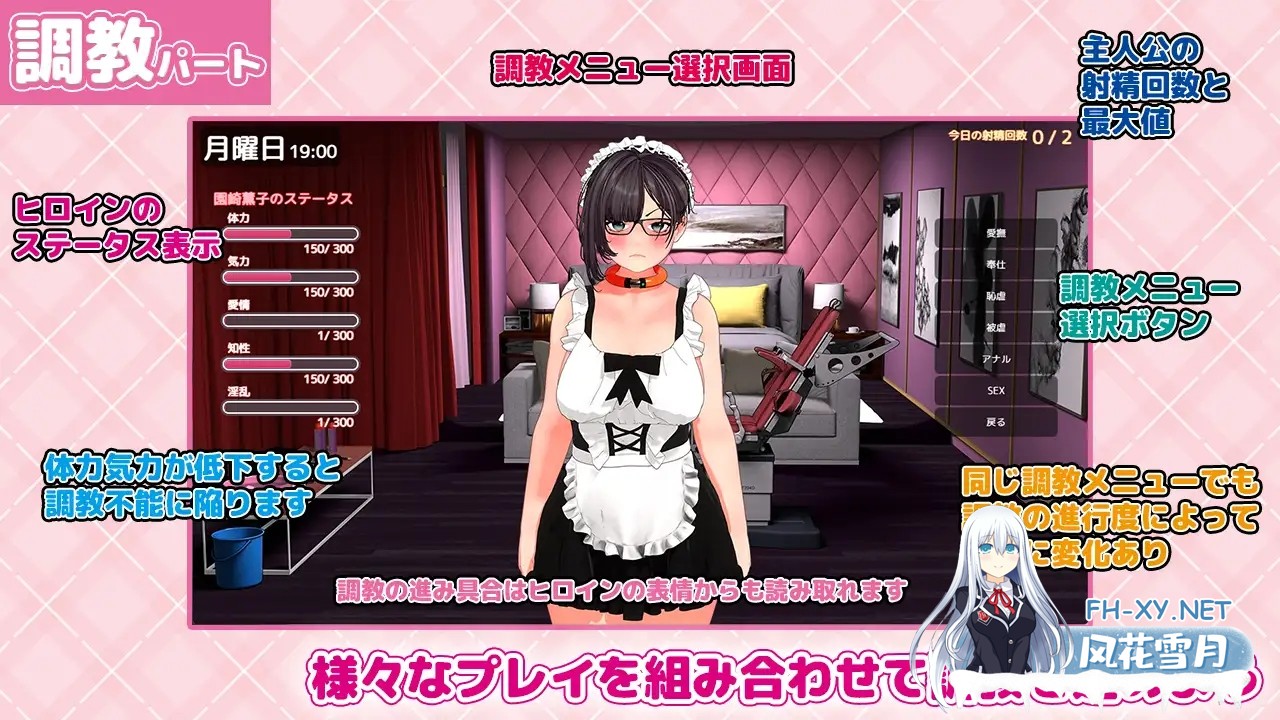Select the SEX training option

point(995,390)
